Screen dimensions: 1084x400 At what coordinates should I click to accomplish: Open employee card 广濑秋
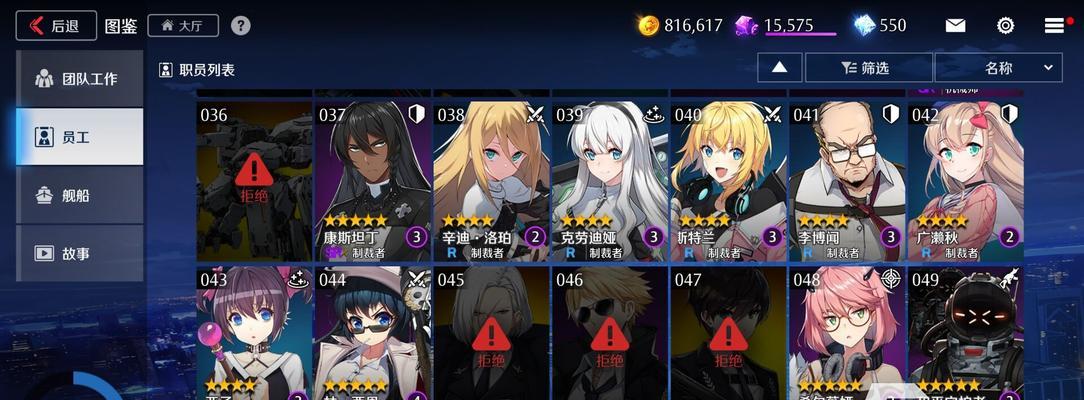[965, 180]
